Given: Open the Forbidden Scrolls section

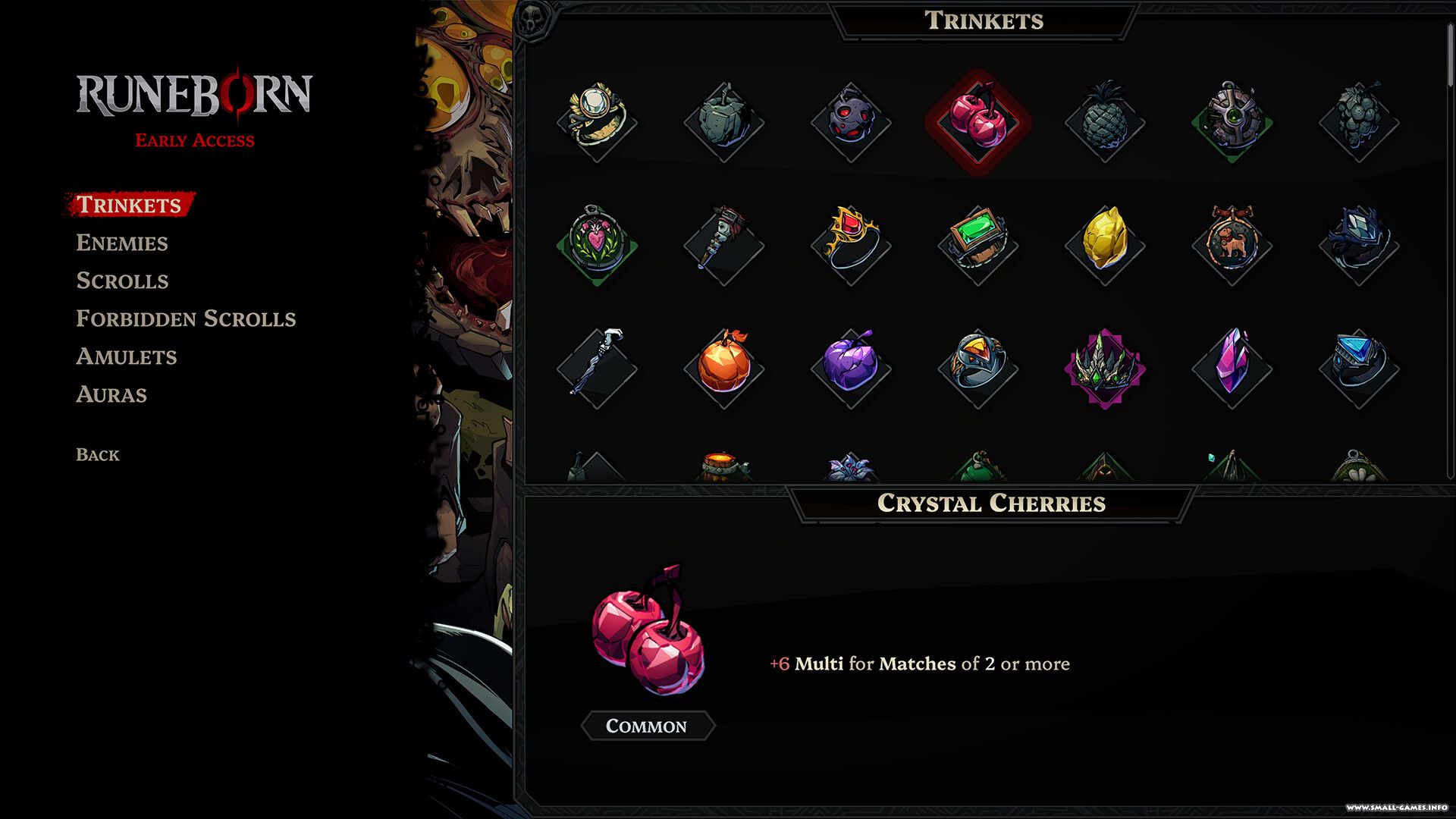Looking at the screenshot, I should (x=186, y=318).
